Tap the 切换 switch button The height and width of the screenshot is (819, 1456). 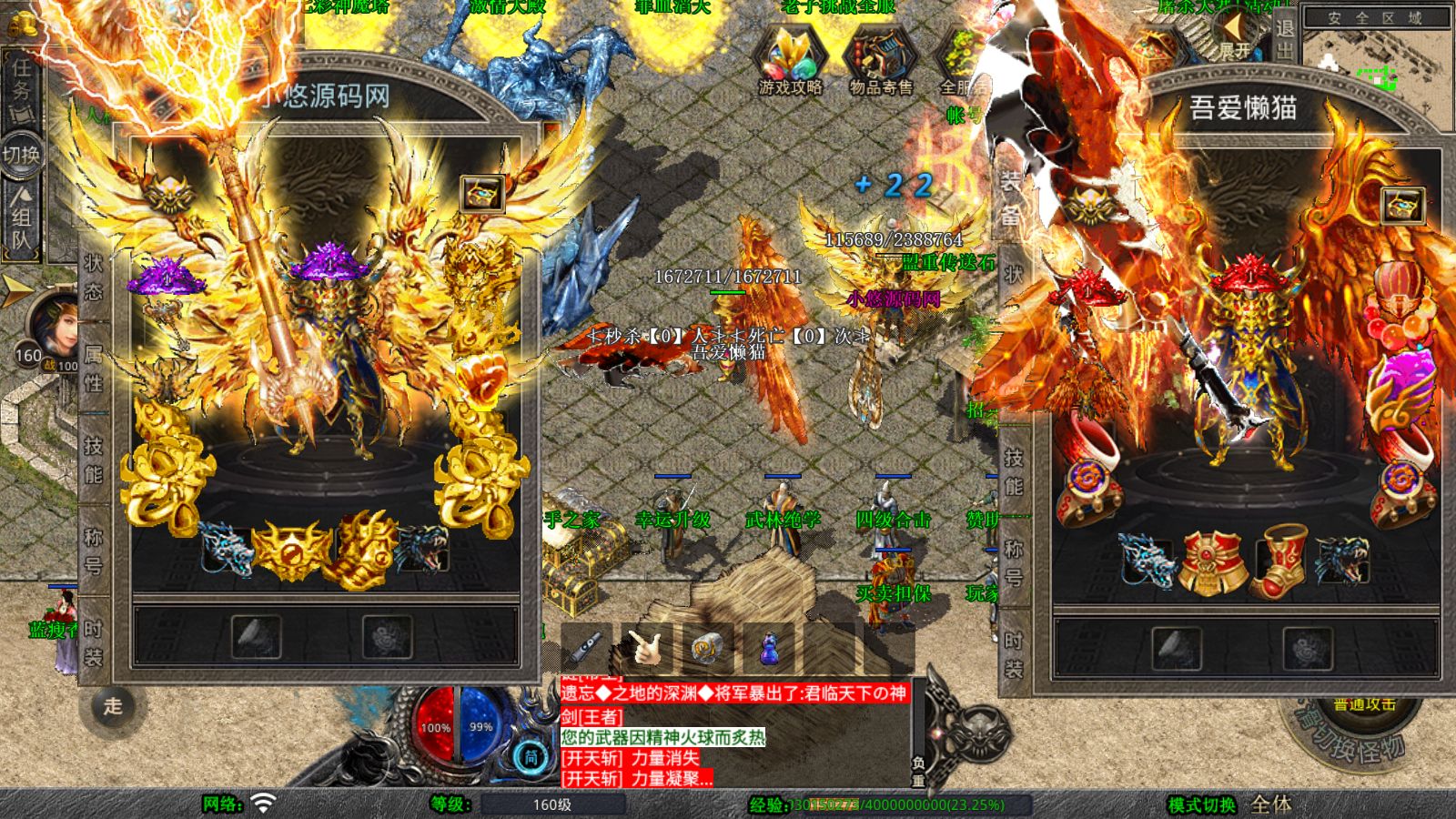point(21,155)
